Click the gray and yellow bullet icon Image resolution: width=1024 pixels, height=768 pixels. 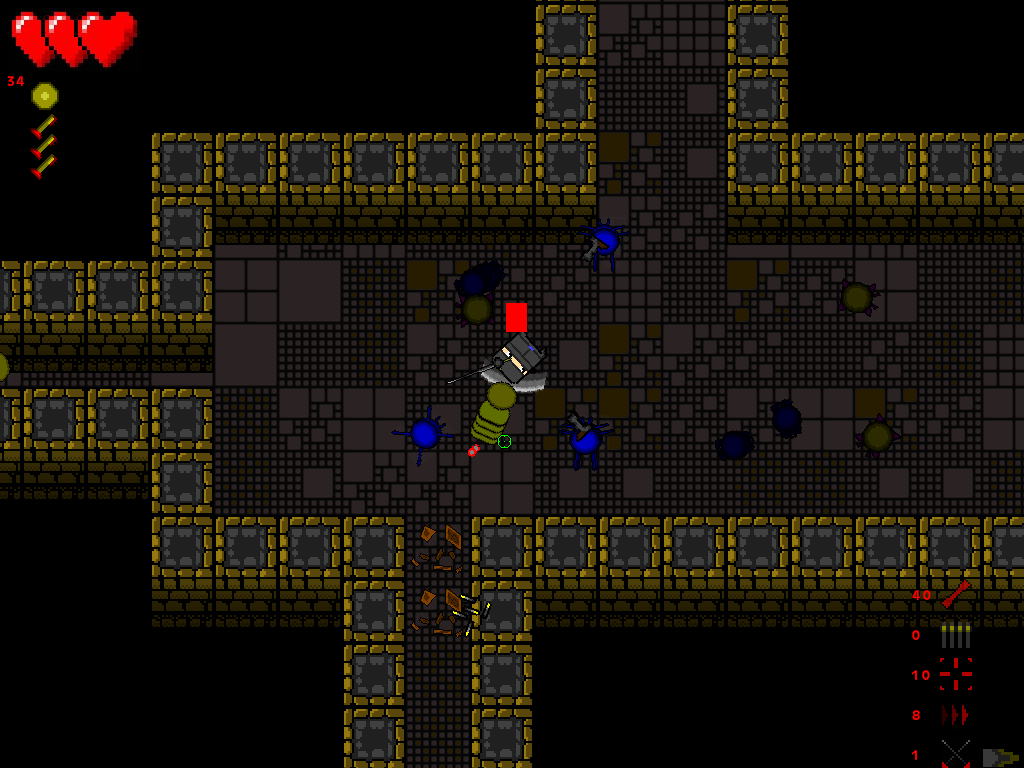(999, 757)
